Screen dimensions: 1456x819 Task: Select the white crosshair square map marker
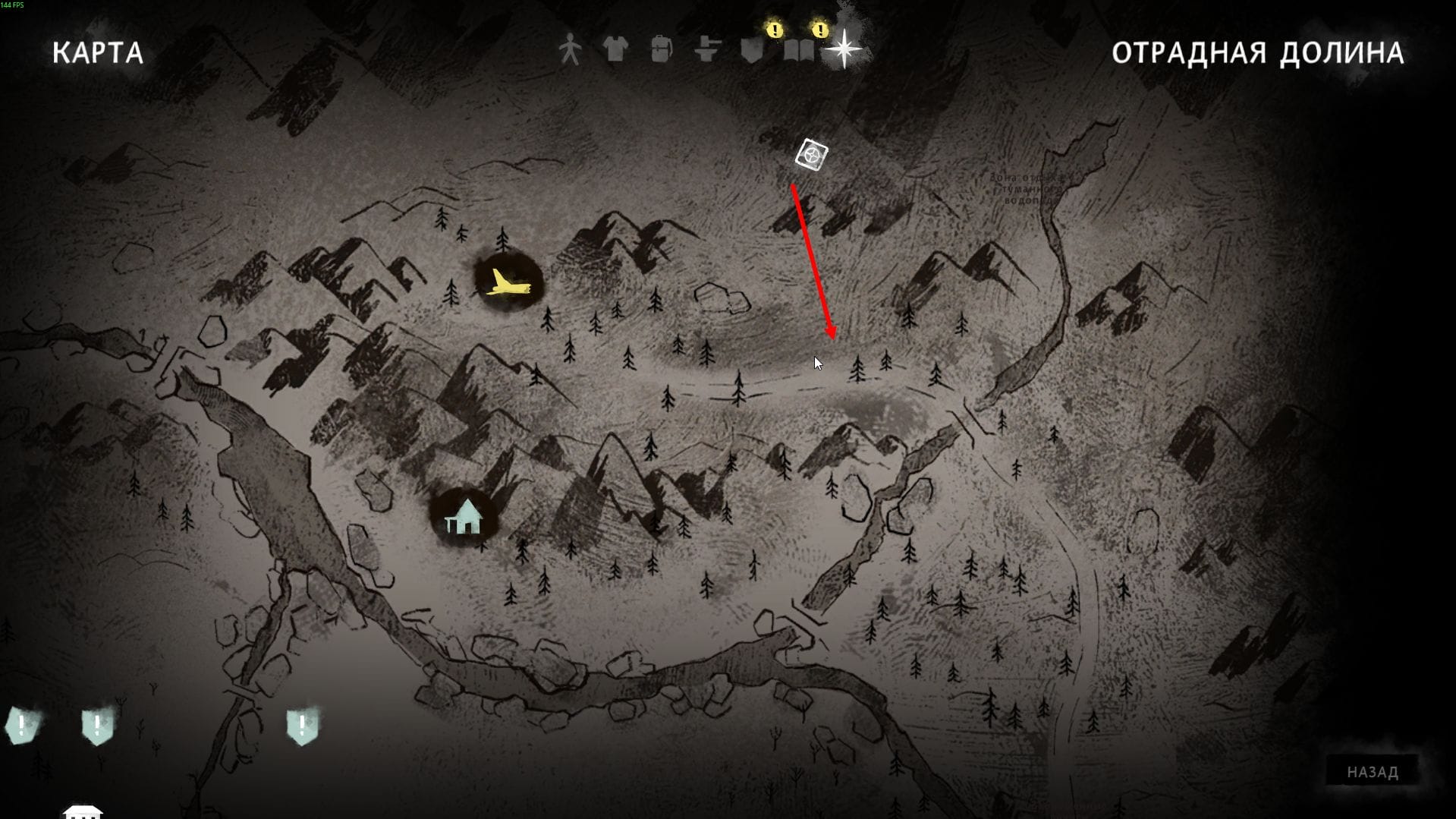[x=811, y=155]
